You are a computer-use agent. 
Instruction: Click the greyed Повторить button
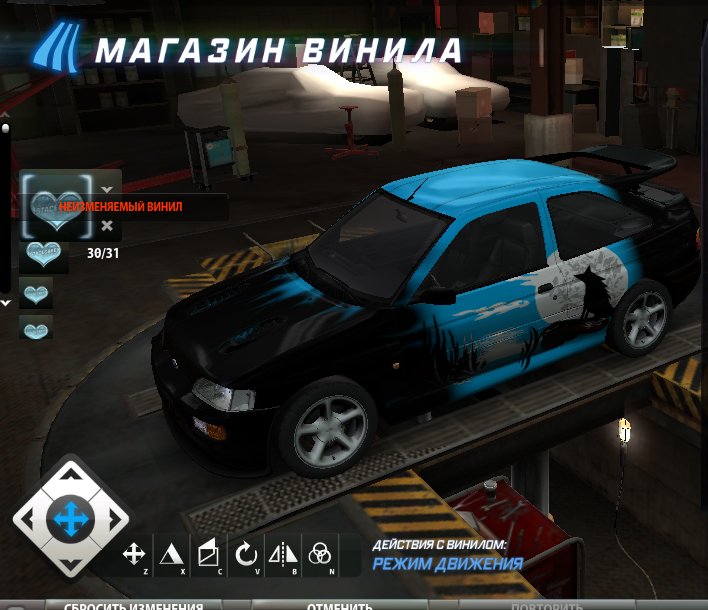[x=547, y=605]
